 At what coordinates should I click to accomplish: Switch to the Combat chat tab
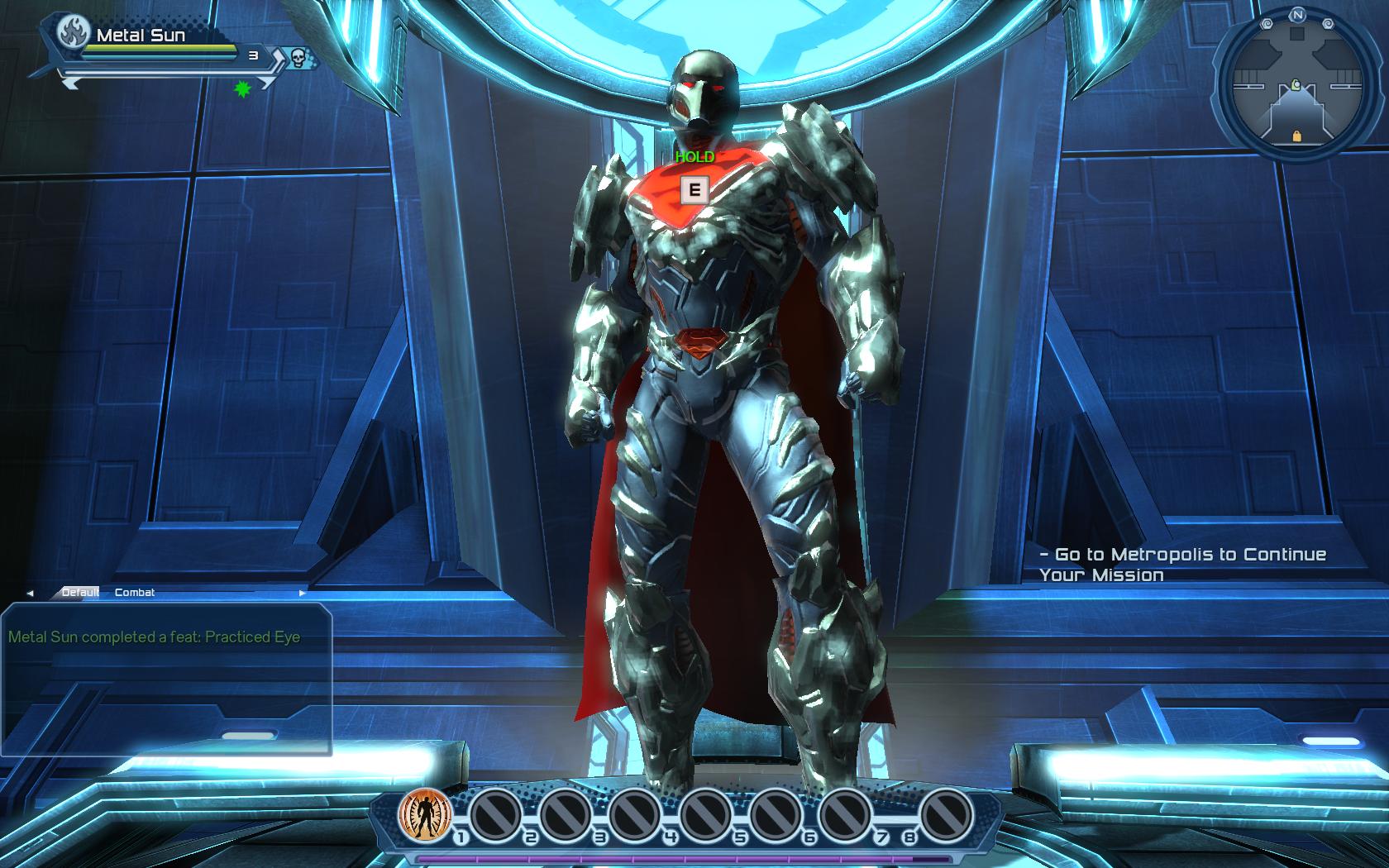click(x=135, y=592)
